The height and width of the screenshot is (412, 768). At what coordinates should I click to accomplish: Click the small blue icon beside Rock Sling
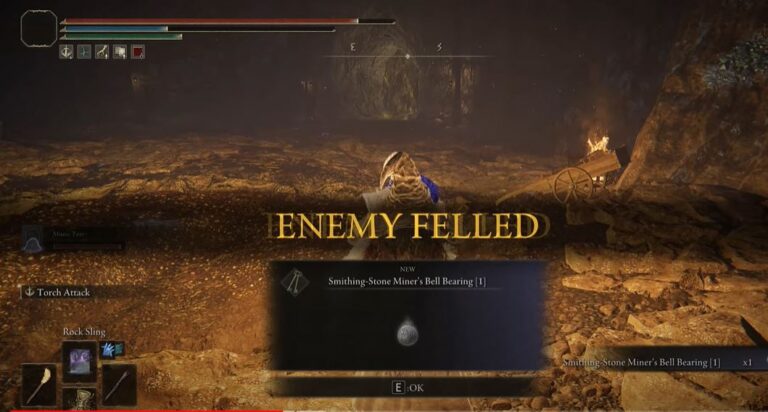pos(106,348)
